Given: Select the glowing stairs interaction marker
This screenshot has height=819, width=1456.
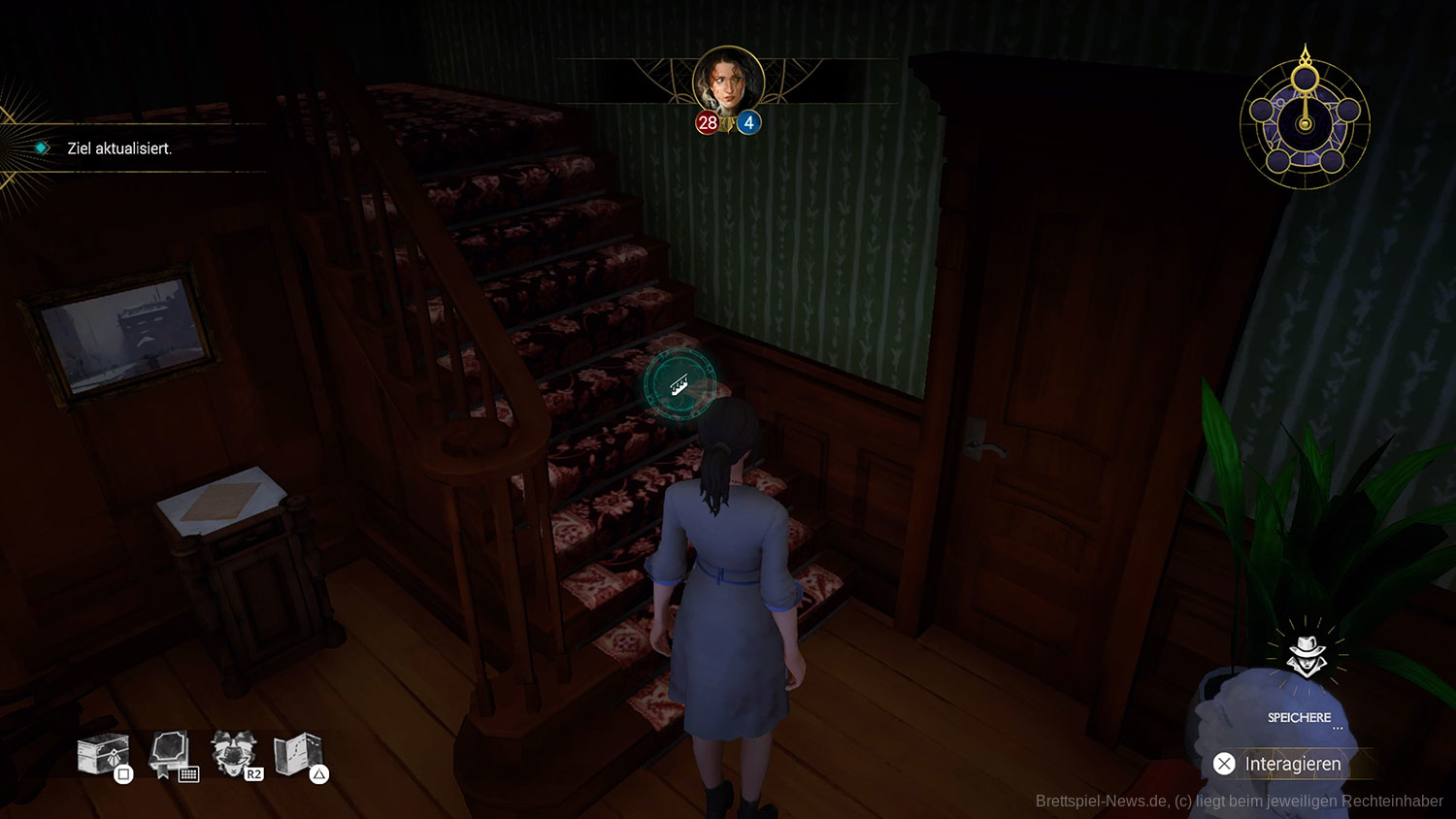Looking at the screenshot, I should [680, 385].
